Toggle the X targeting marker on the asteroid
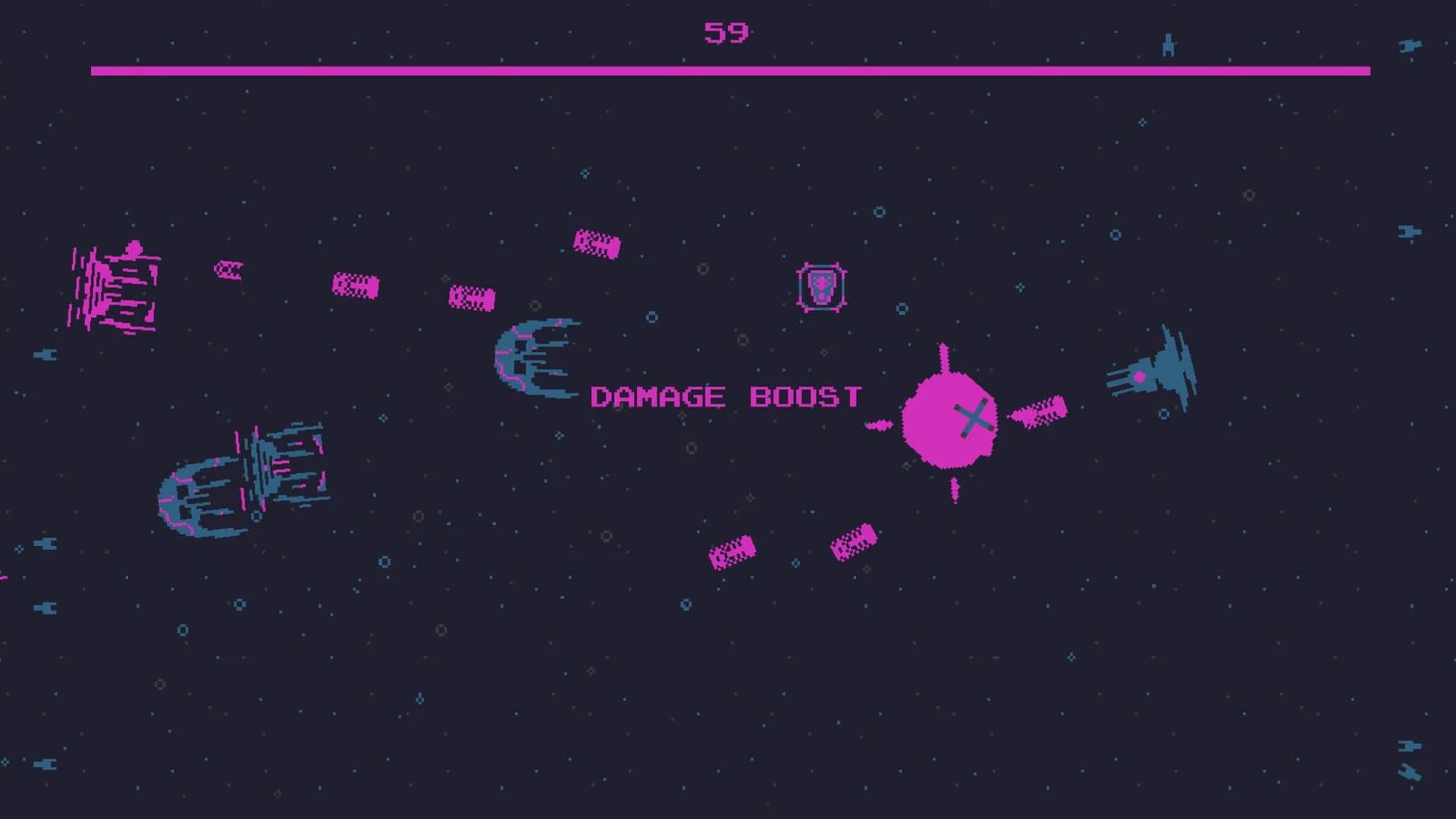The image size is (1456, 819). [x=974, y=419]
